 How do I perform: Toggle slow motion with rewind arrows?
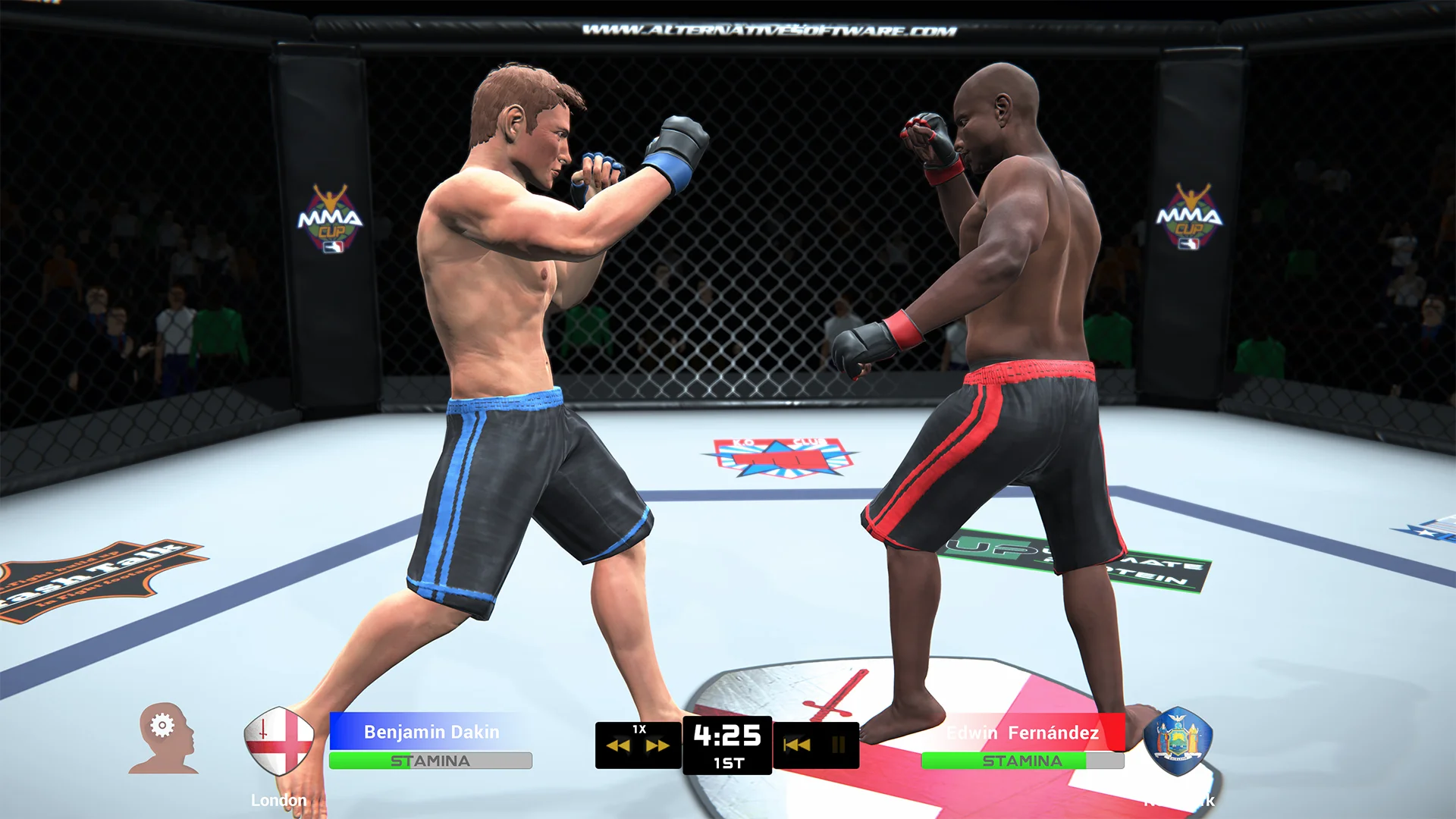pos(619,744)
